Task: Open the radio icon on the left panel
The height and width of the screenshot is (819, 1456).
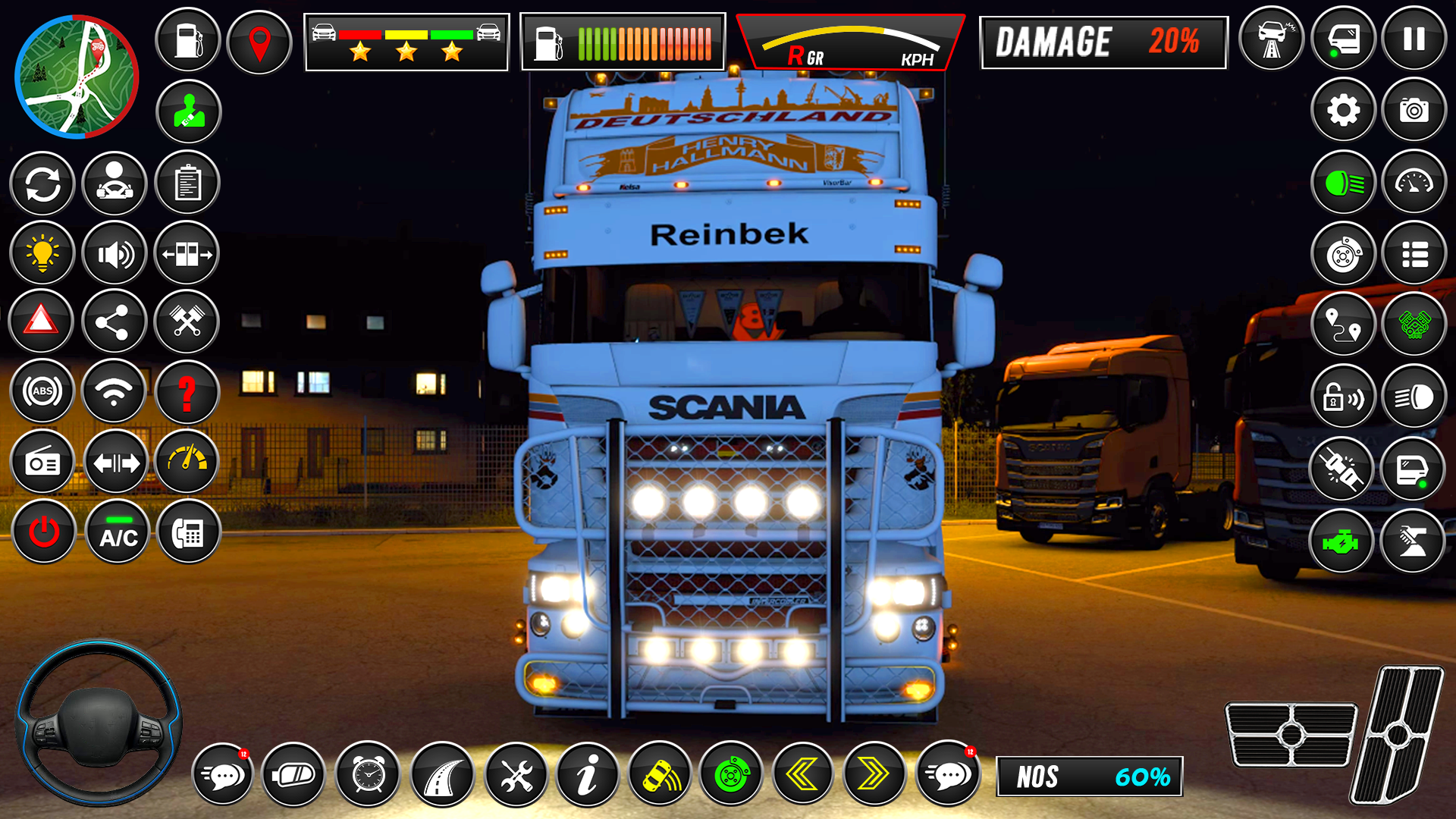Action: click(42, 462)
